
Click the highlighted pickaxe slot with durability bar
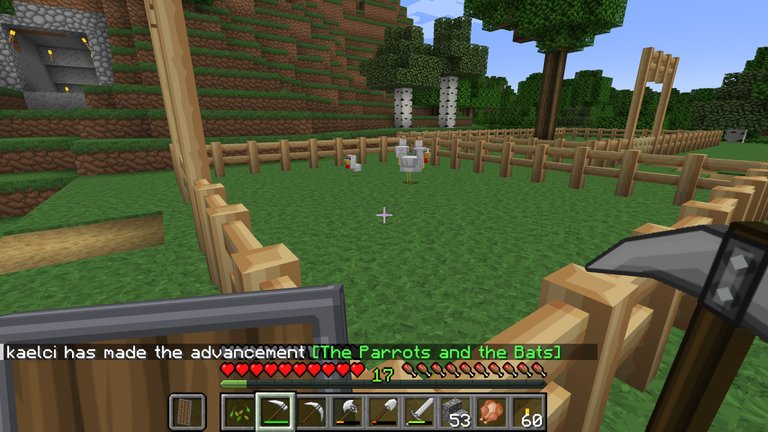point(275,412)
